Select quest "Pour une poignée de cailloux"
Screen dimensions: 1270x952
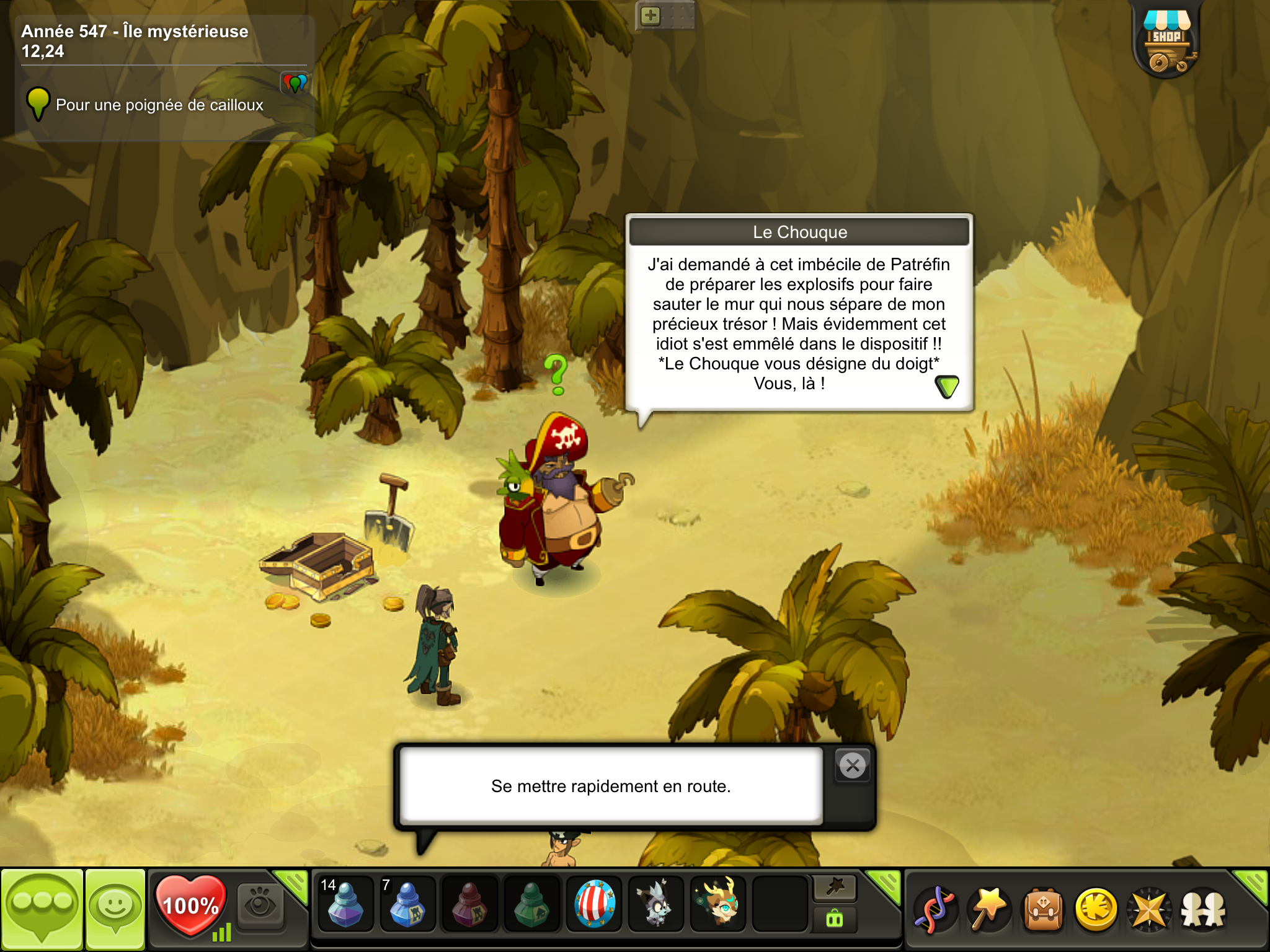pos(159,105)
